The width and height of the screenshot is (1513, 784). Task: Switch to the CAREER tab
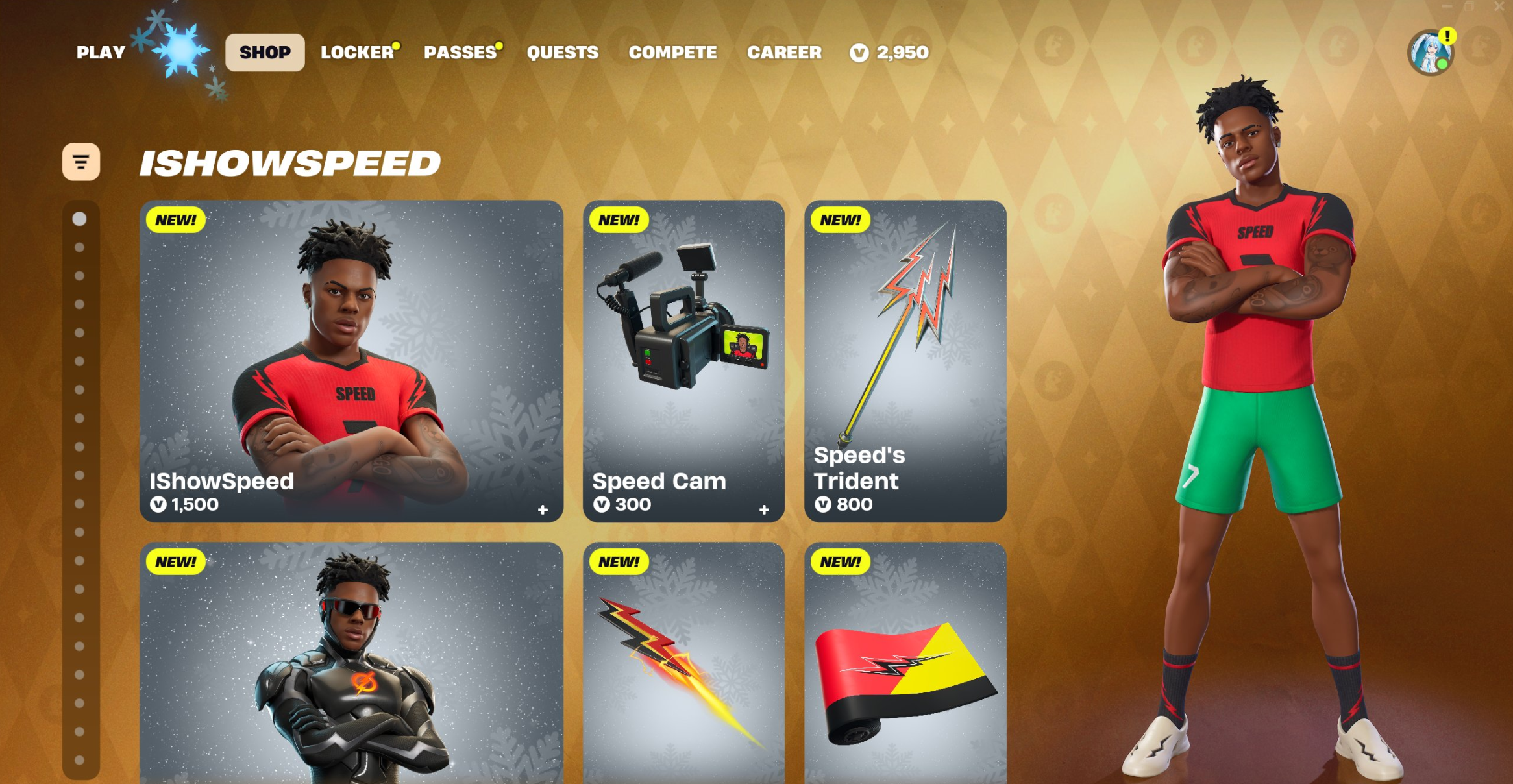[x=785, y=53]
